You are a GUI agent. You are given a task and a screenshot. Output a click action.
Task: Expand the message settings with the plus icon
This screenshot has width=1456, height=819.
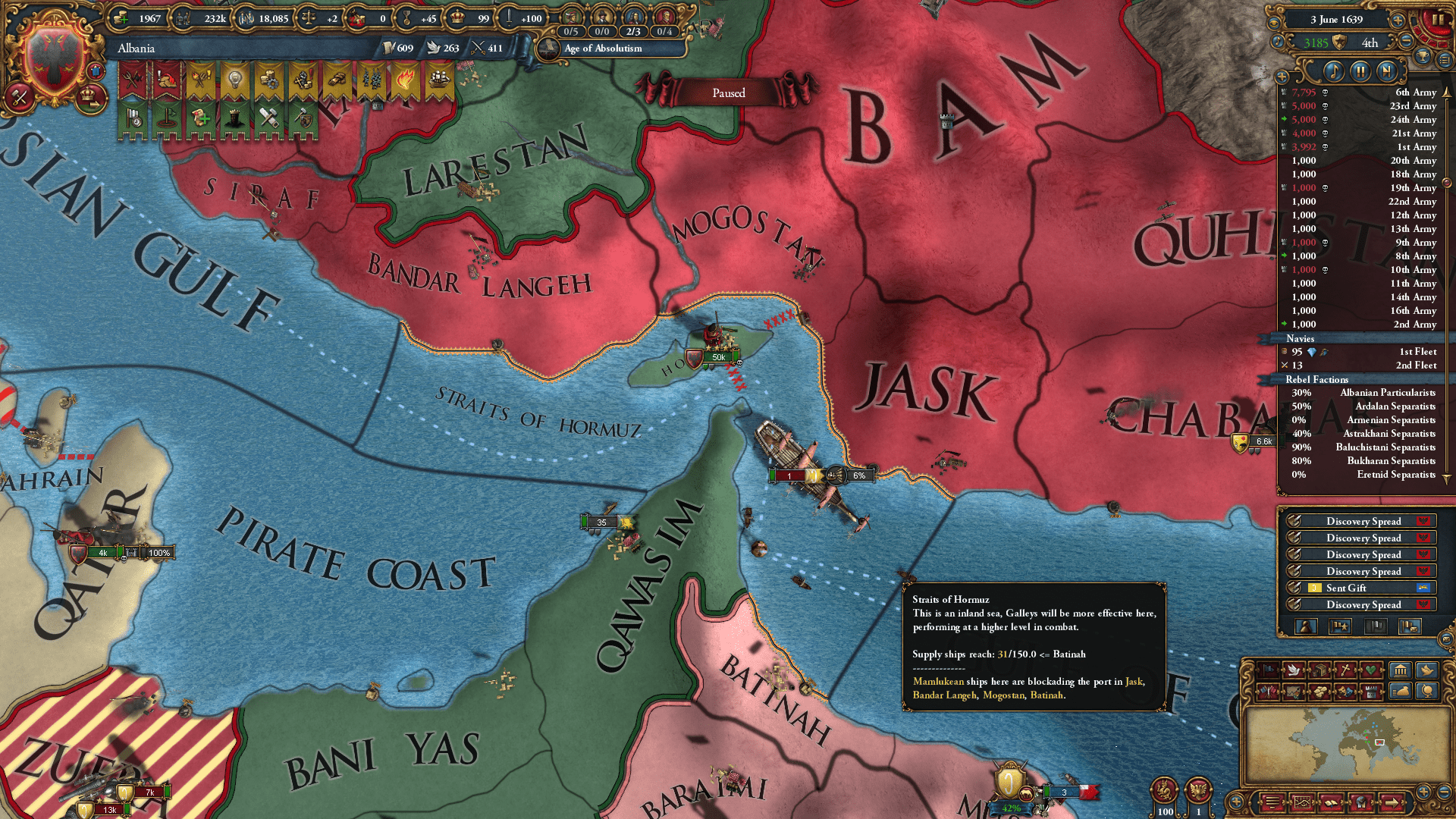pos(1282,75)
